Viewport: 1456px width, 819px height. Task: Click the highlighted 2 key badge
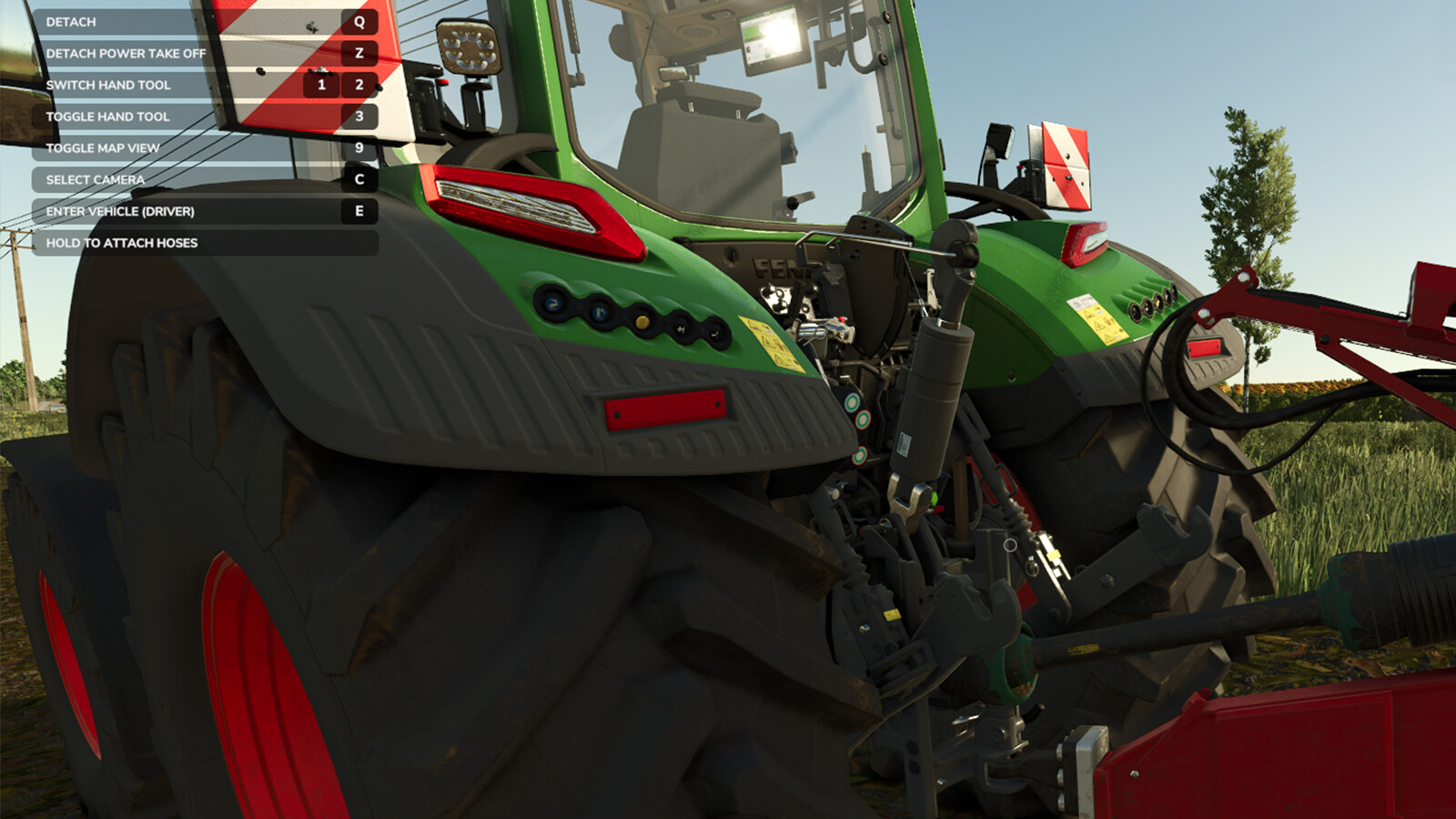pos(359,85)
